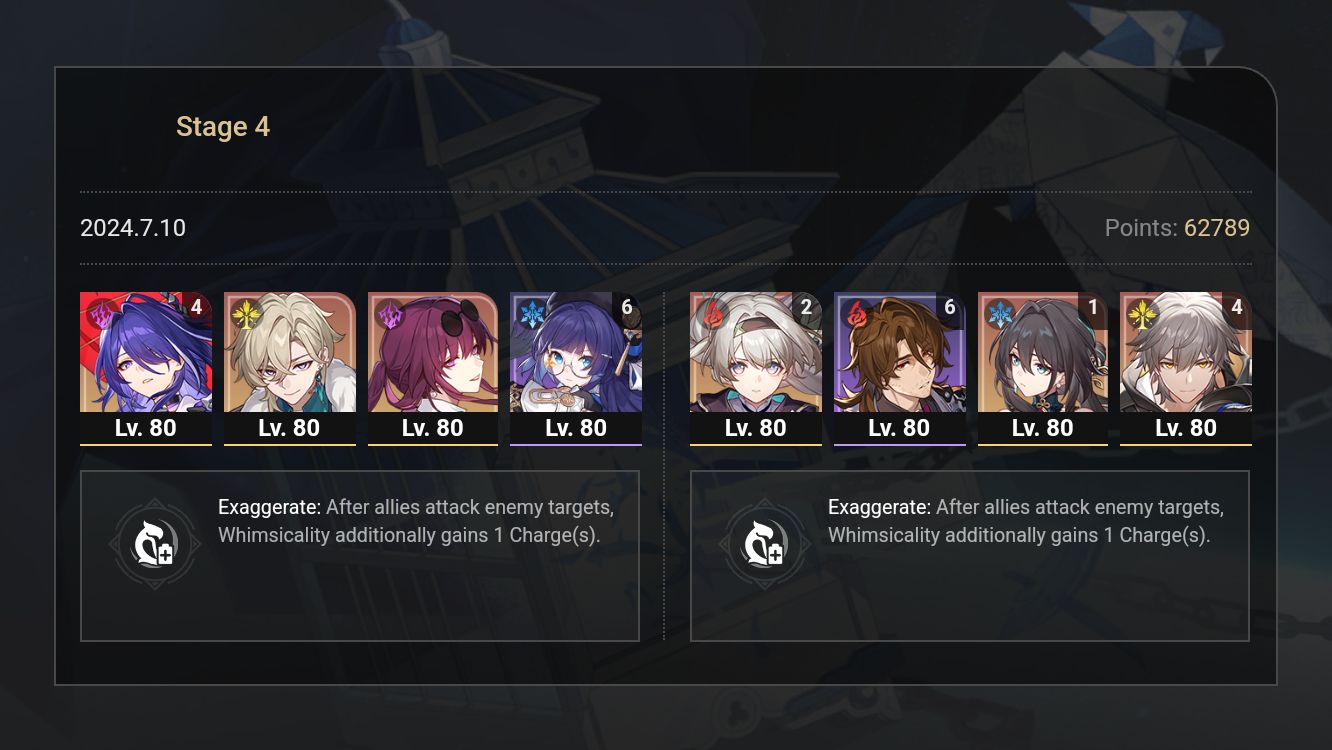The image size is (1332, 750).
Task: Click Gallagher's Eidolon 6 badge
Action: click(950, 308)
